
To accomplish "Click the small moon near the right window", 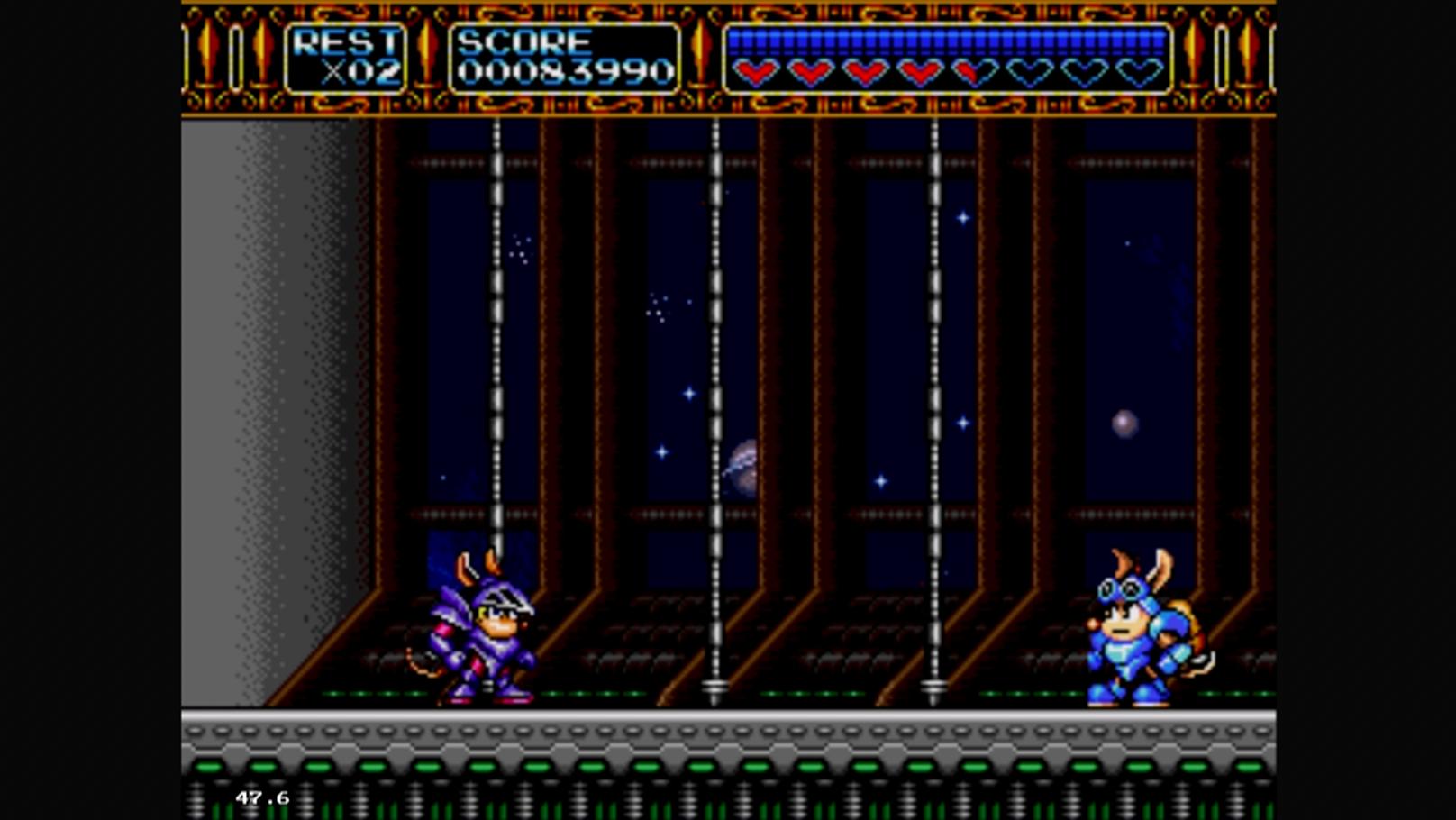I will click(x=1123, y=420).
